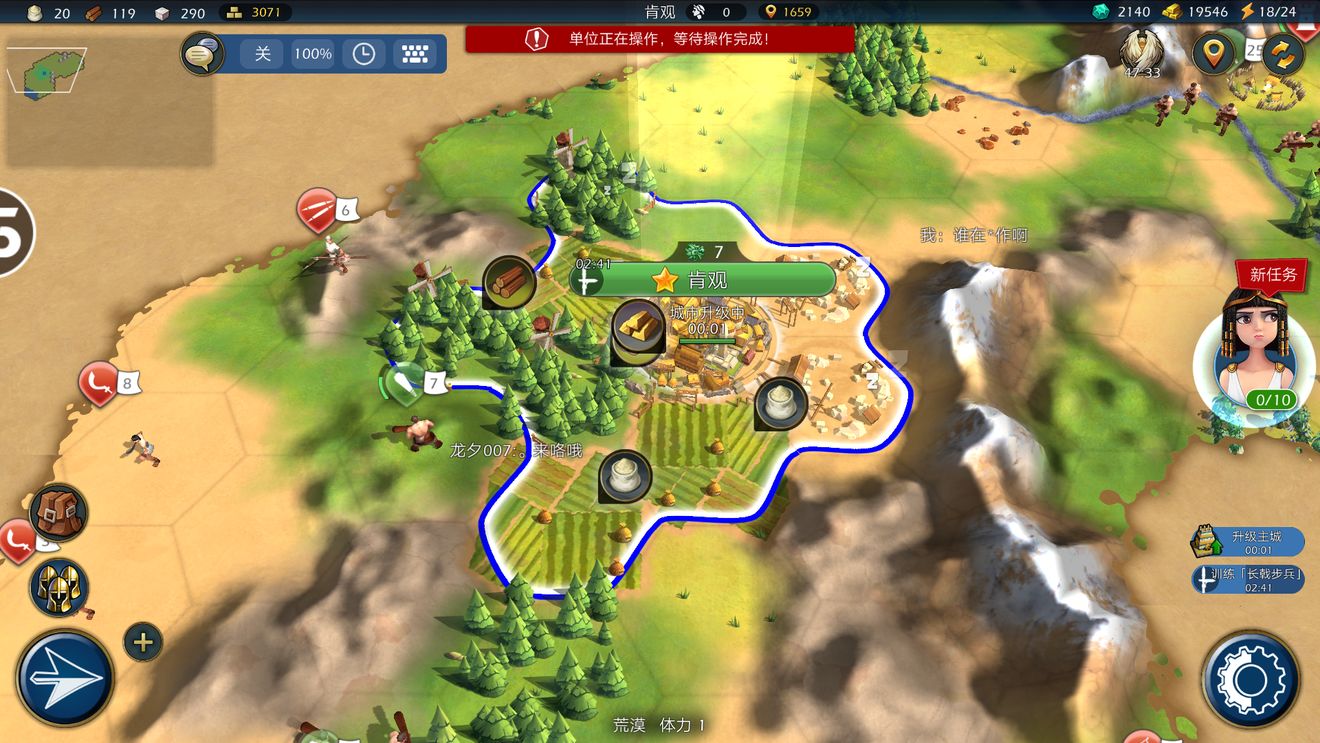This screenshot has width=1320, height=743.
Task: Click the map pin locator icon
Action: pyautogui.click(x=1213, y=54)
